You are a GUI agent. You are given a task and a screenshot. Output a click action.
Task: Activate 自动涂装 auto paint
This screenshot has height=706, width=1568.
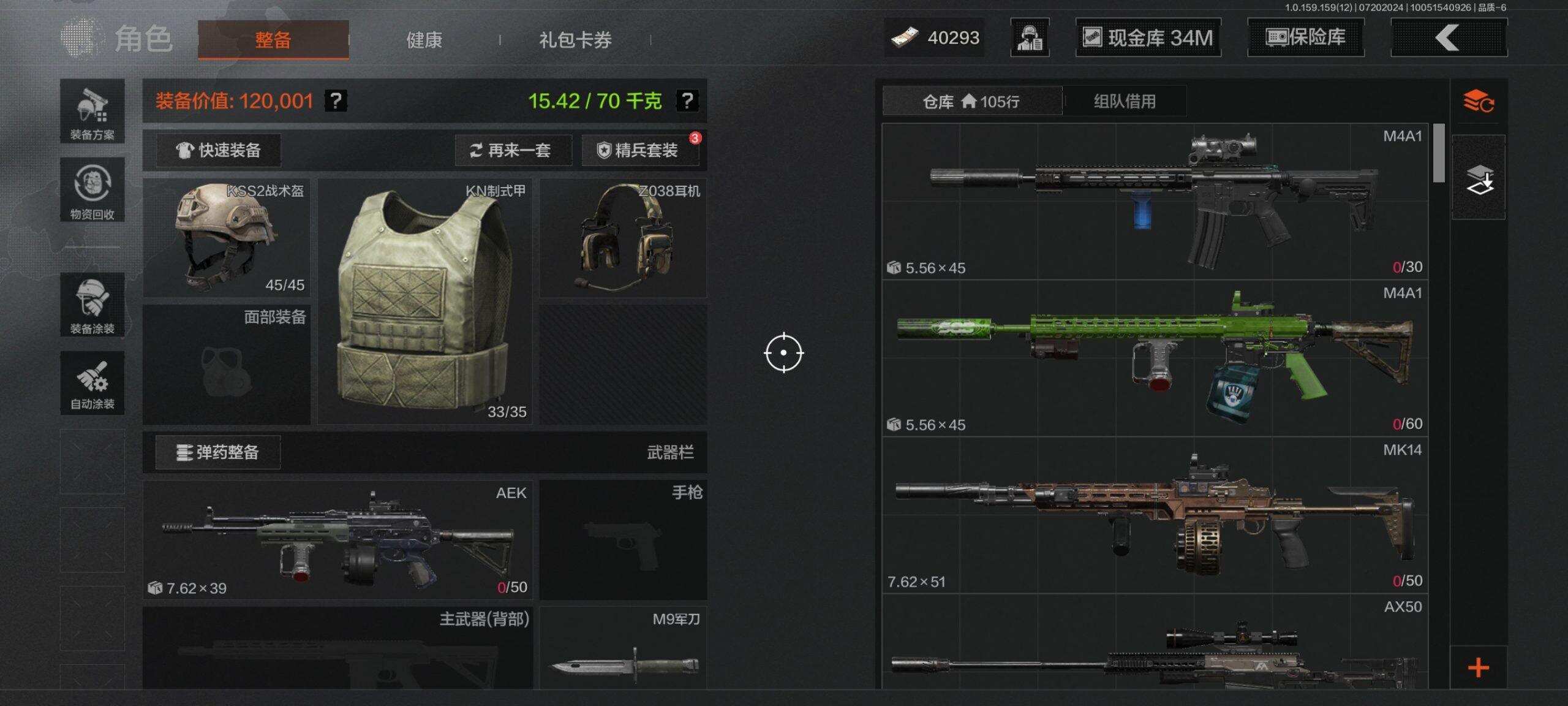[92, 384]
